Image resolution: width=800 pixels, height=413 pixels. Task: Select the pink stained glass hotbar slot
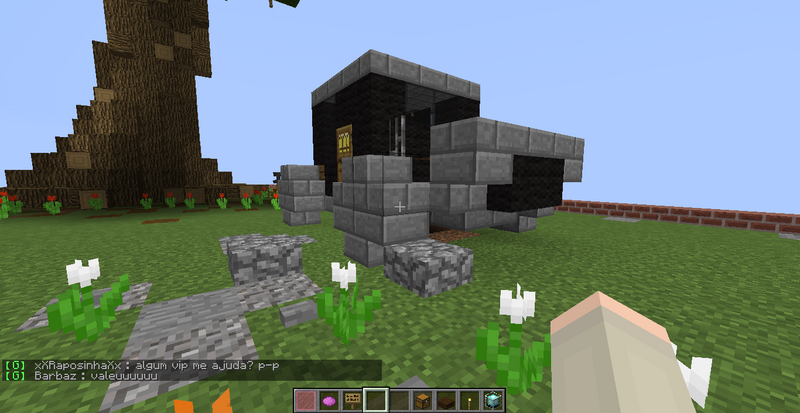[305, 401]
